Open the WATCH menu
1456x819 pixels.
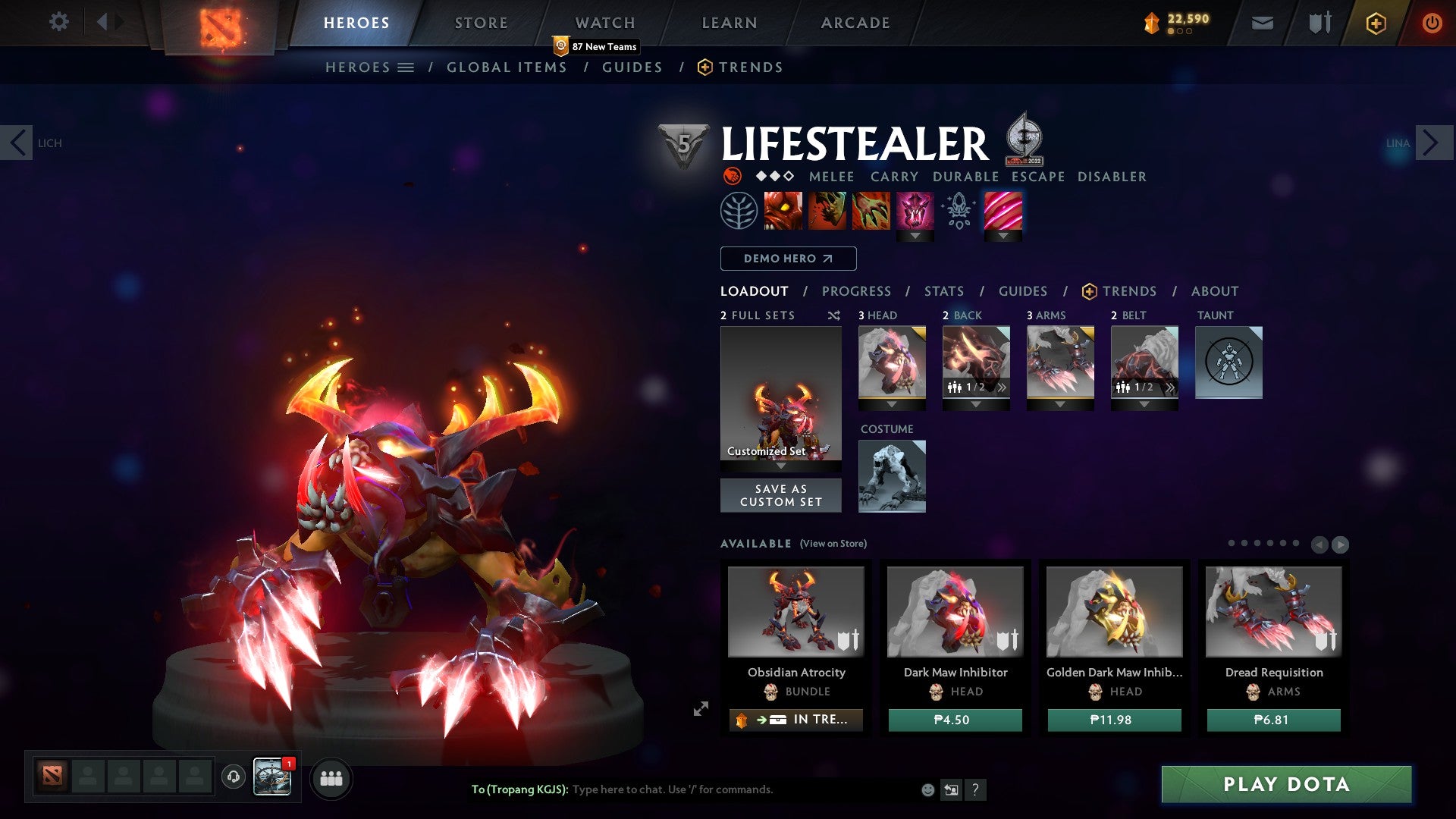pyautogui.click(x=605, y=22)
